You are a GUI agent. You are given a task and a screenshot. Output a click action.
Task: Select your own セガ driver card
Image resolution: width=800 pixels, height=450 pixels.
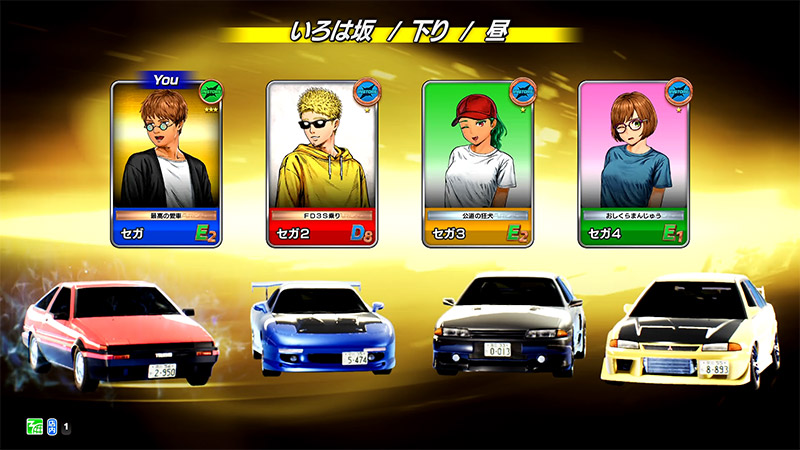[166, 165]
